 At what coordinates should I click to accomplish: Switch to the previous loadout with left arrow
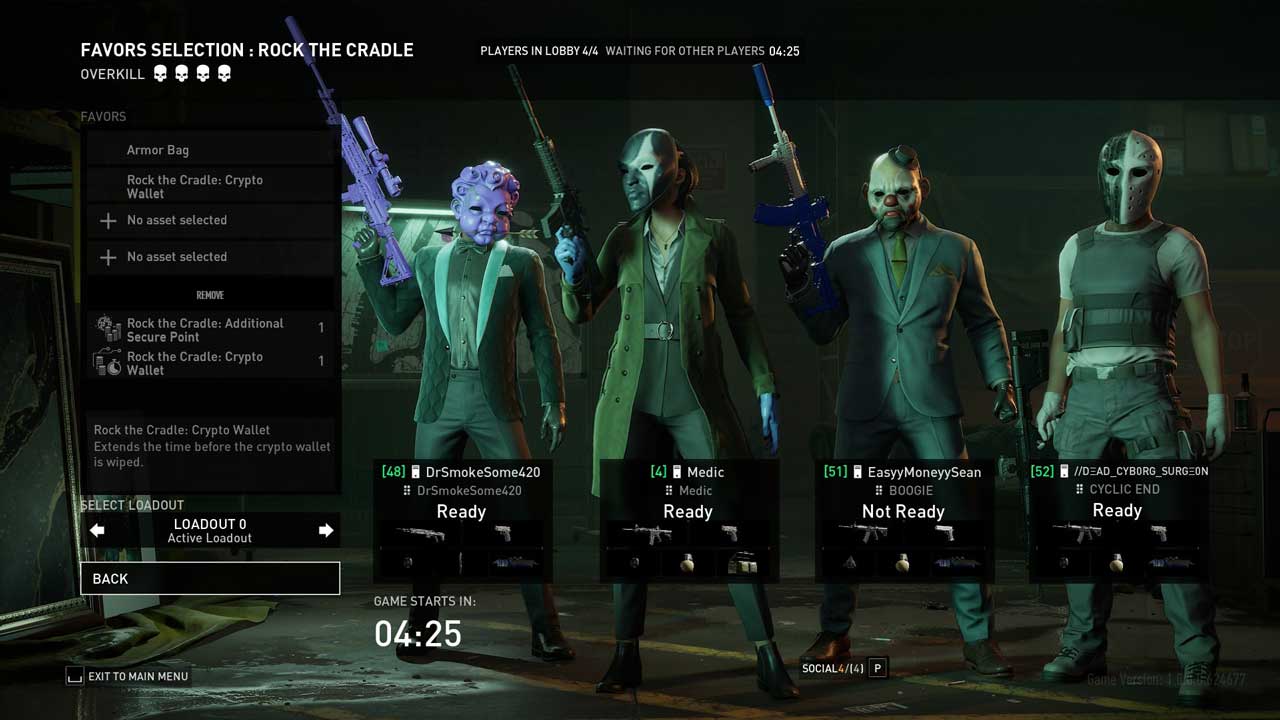click(x=97, y=530)
